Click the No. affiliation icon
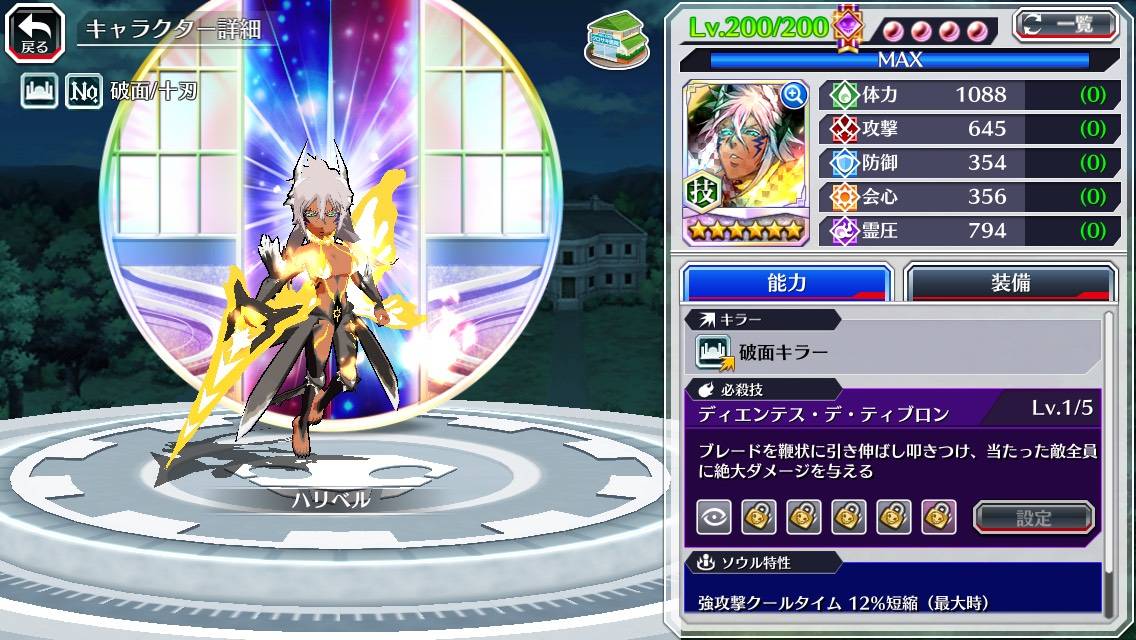The height and width of the screenshot is (640, 1136). coord(84,92)
